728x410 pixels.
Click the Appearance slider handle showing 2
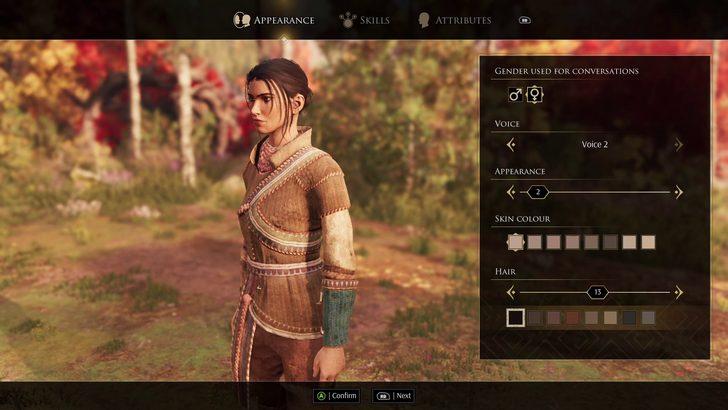(x=538, y=192)
